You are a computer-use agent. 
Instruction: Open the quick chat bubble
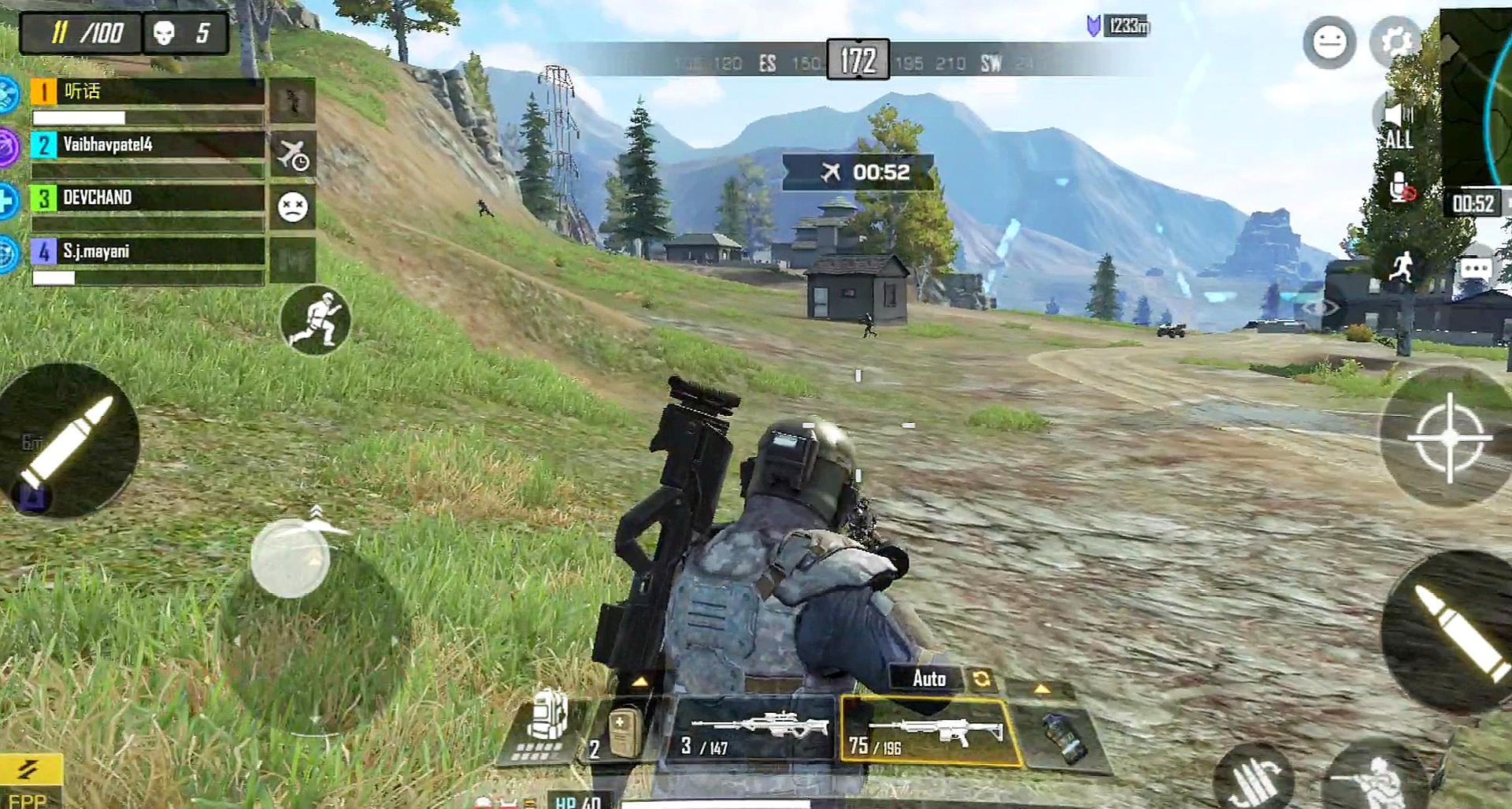(x=1475, y=269)
